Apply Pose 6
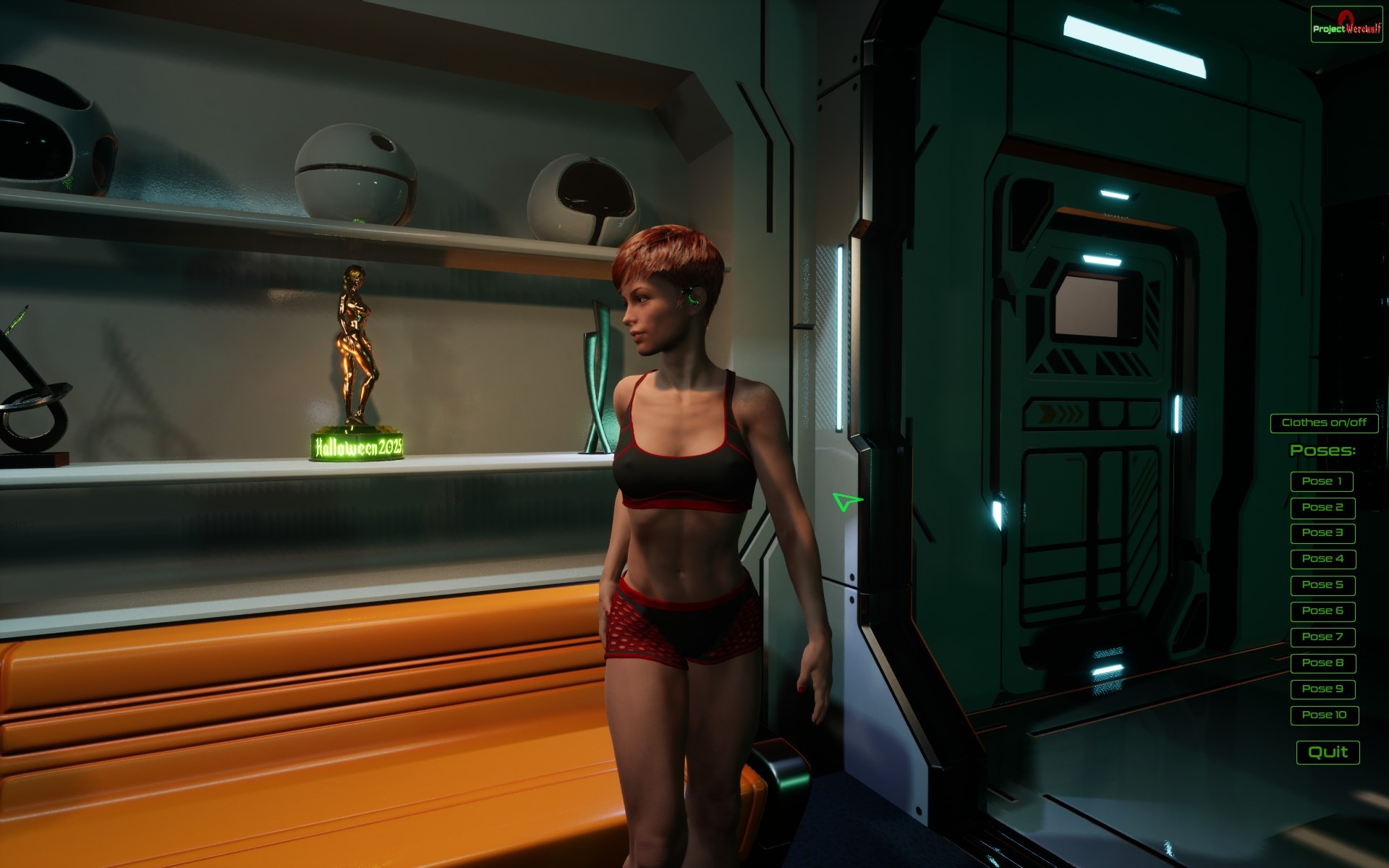 point(1322,611)
